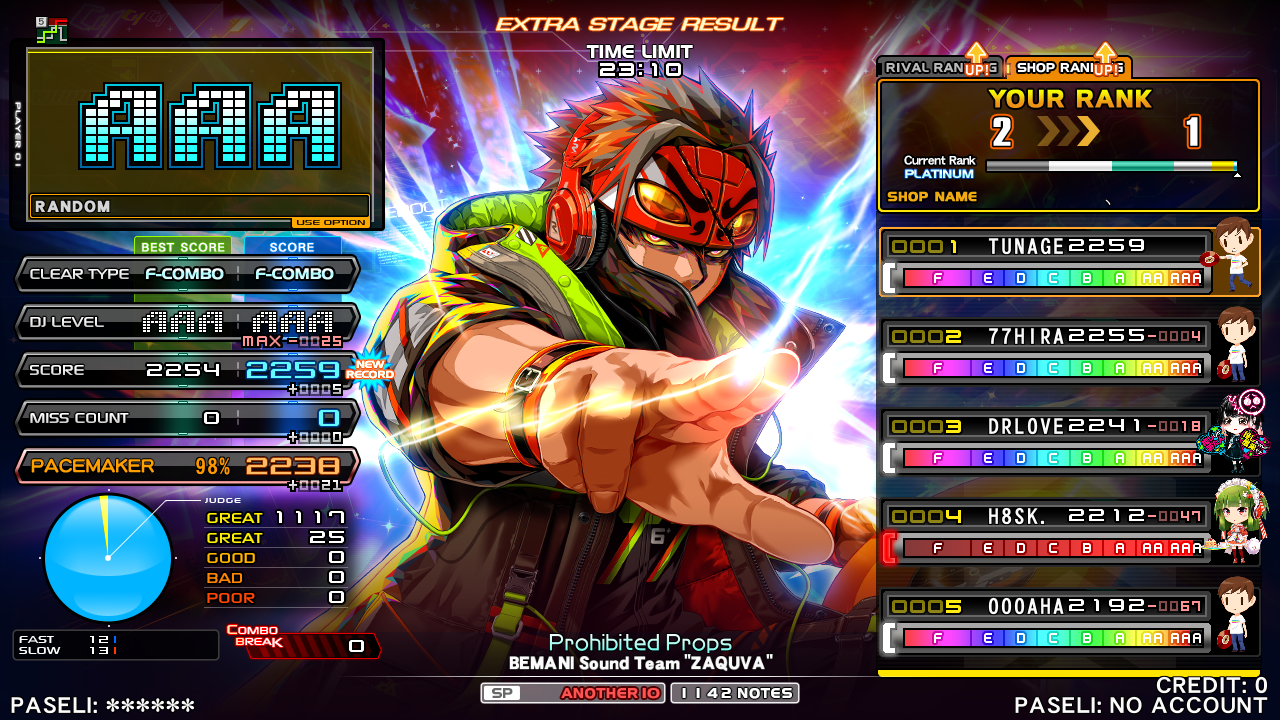Open the Shop Ranking tab
The width and height of the screenshot is (1280, 720).
1067,68
